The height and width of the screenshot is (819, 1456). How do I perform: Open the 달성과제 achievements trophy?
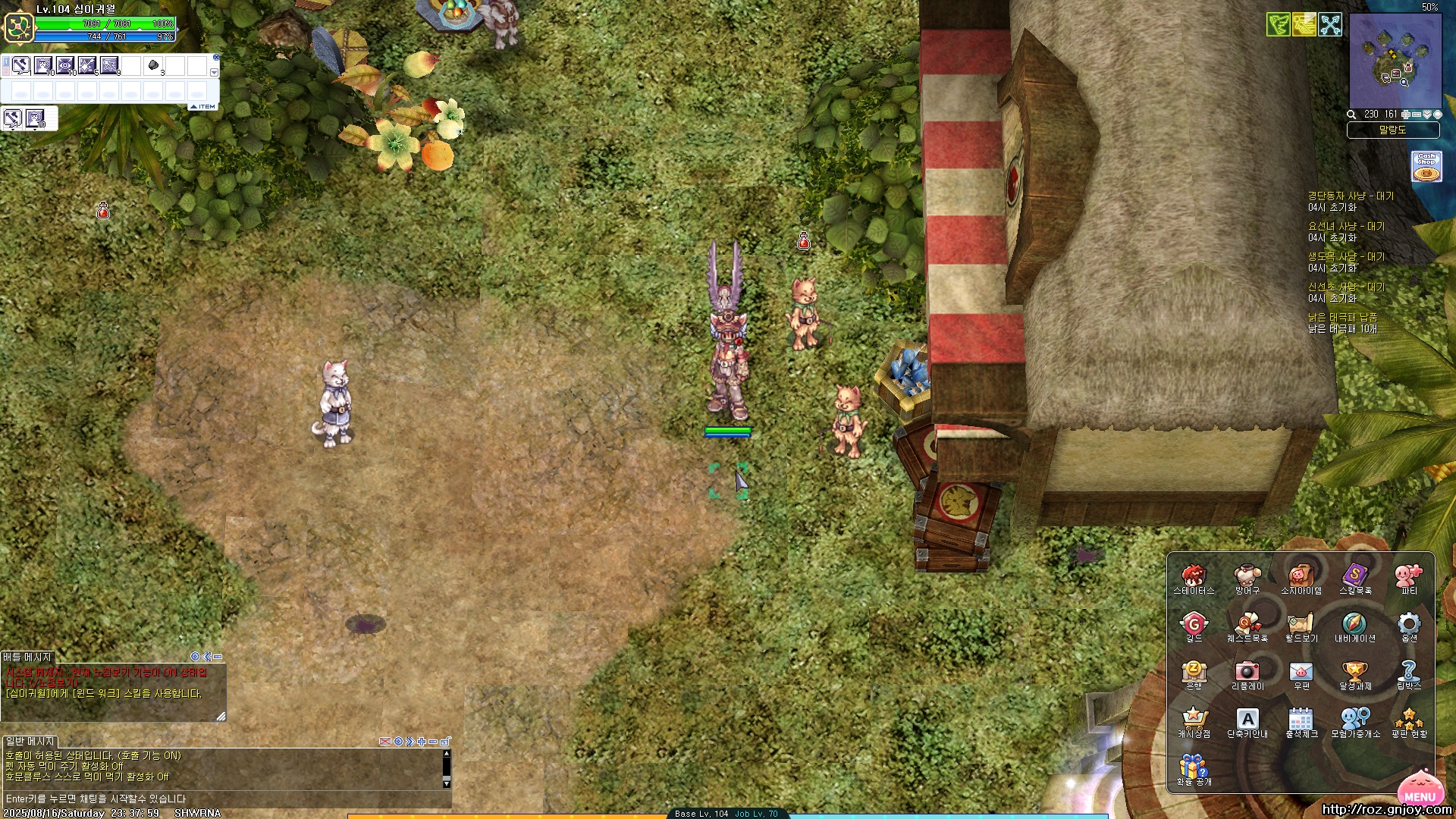[1354, 672]
